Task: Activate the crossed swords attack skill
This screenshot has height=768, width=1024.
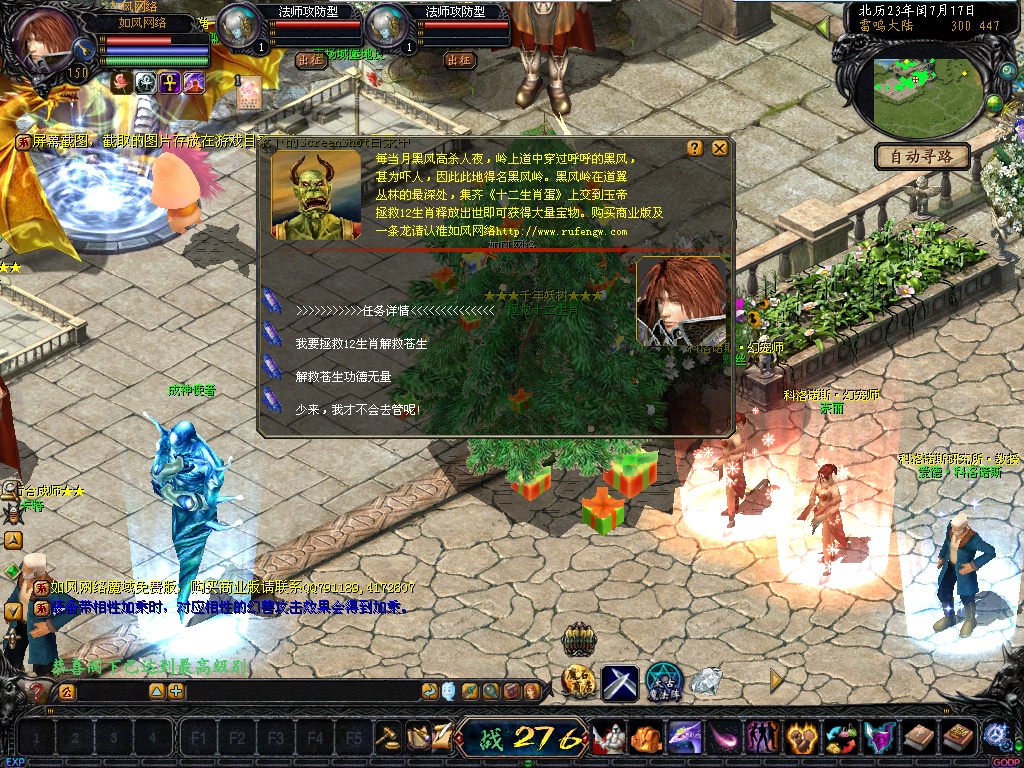Action: (619, 682)
